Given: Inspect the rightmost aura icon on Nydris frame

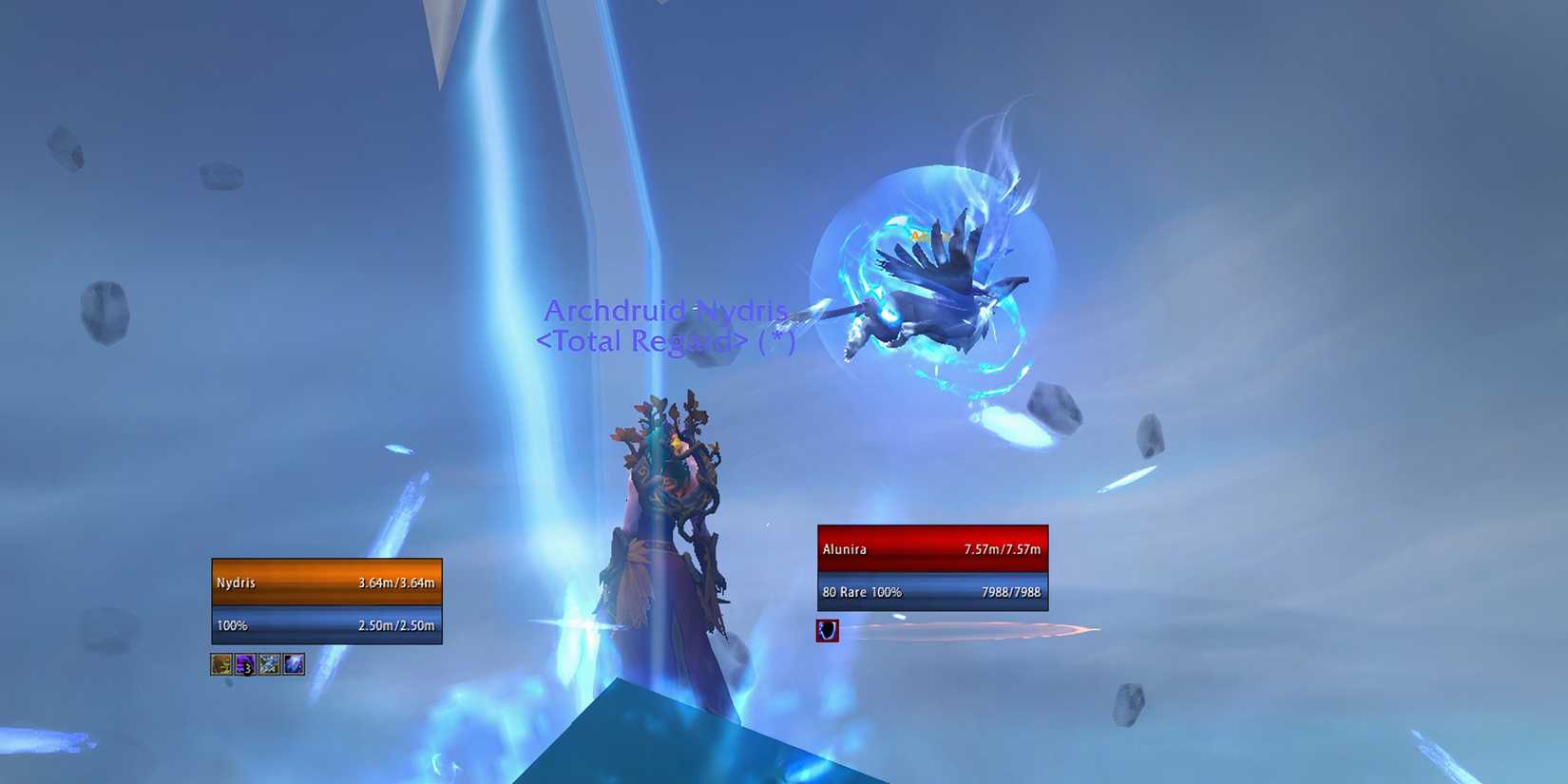Looking at the screenshot, I should coord(294,665).
